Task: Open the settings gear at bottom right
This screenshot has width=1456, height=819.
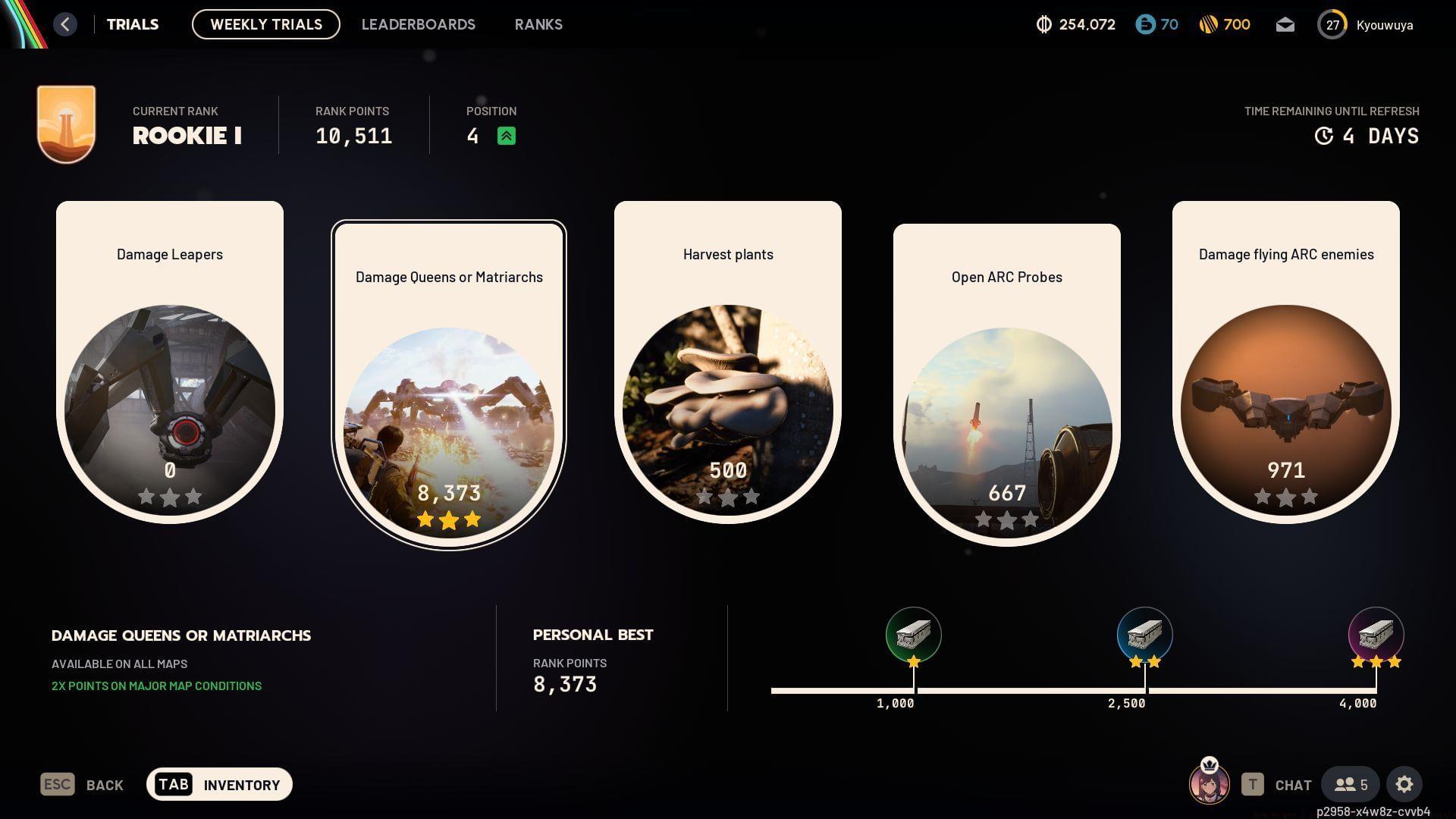Action: (x=1405, y=784)
